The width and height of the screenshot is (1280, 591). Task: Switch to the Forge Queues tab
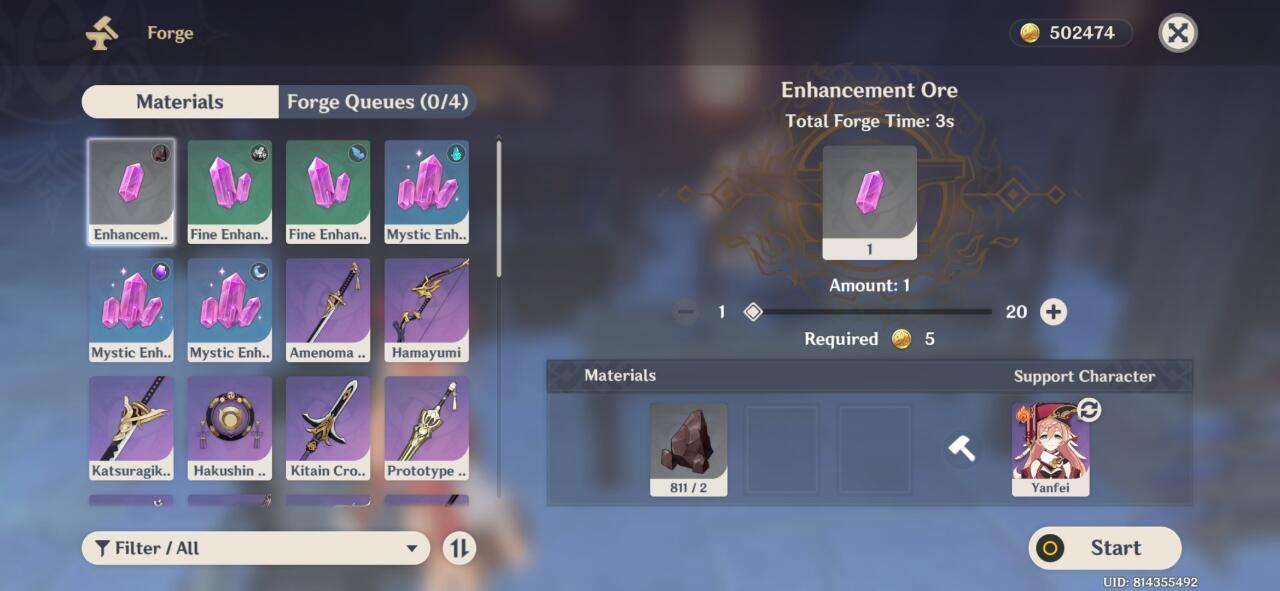(x=376, y=102)
